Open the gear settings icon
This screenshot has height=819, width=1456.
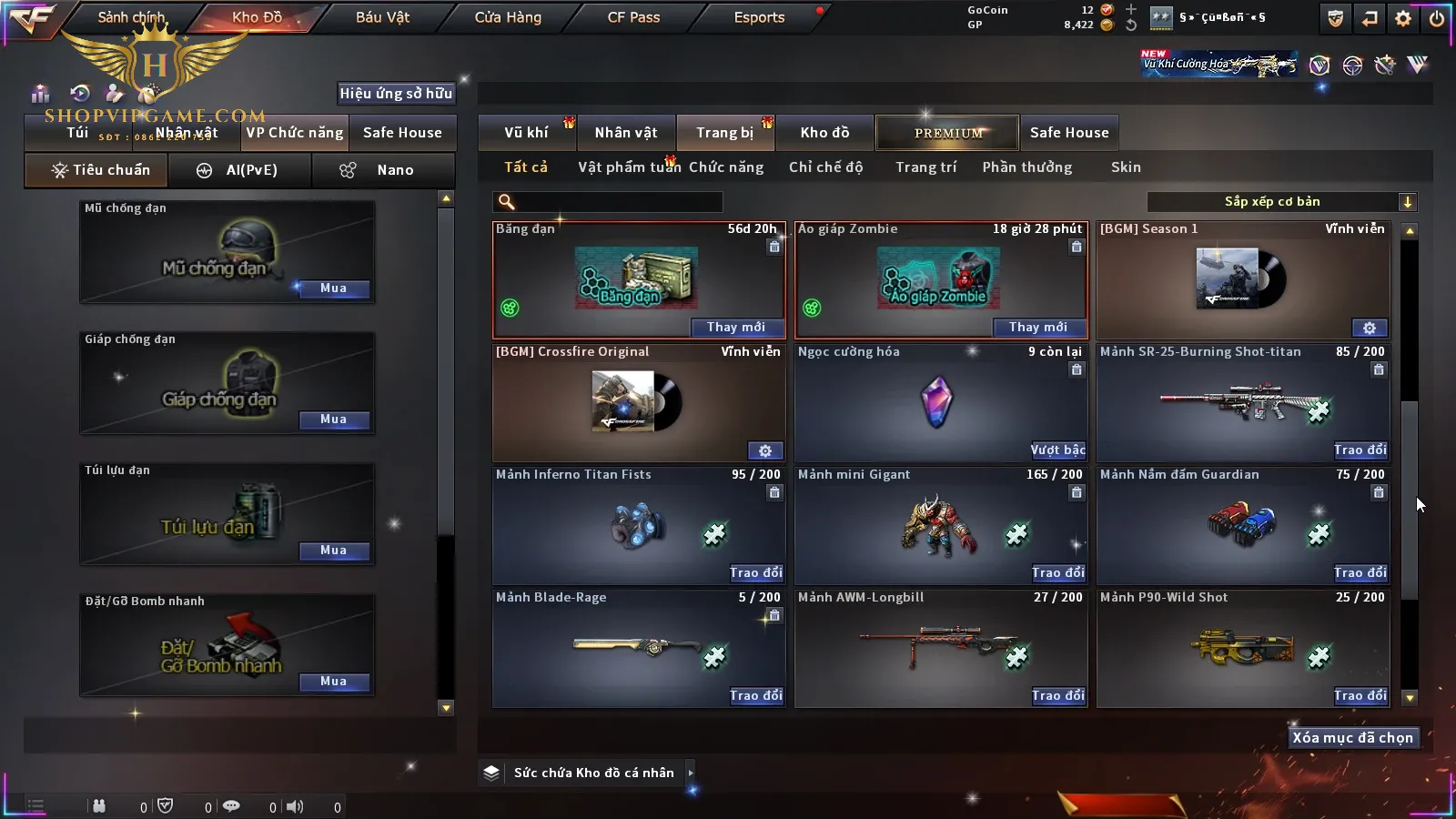pos(1403,18)
